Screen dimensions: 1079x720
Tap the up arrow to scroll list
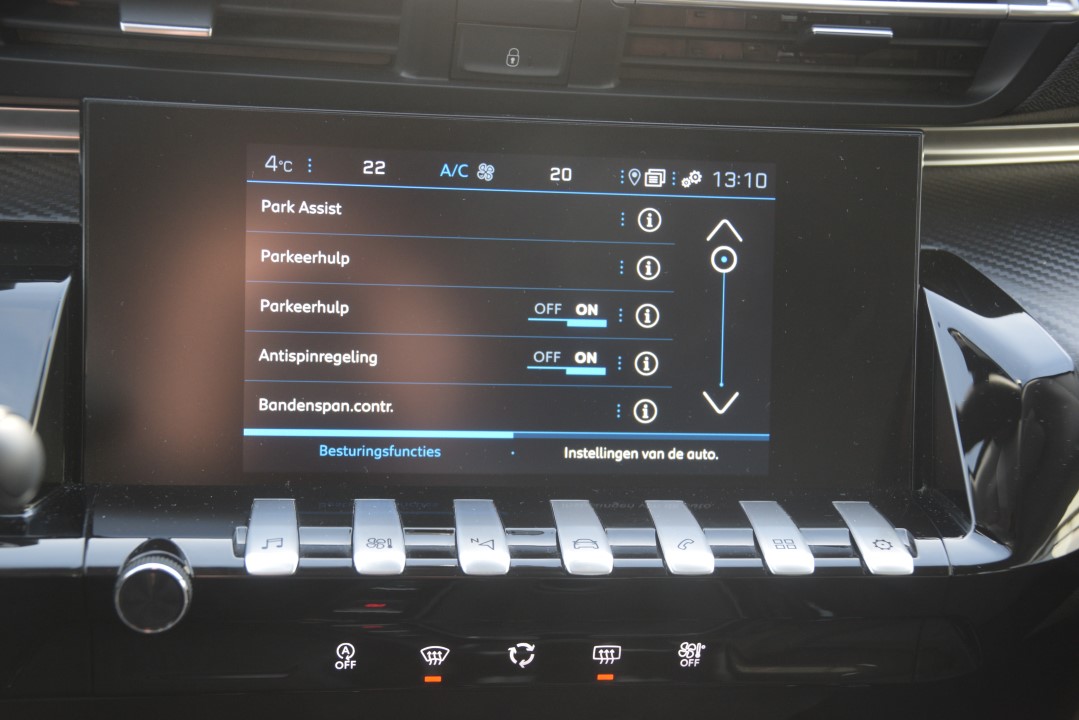pyautogui.click(x=723, y=231)
